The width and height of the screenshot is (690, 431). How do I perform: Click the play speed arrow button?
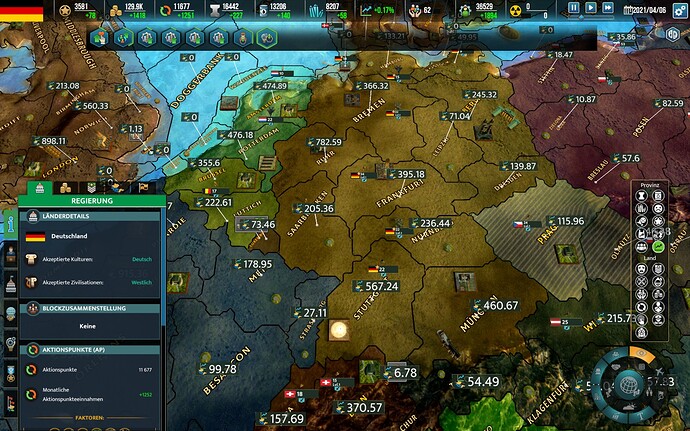click(x=590, y=8)
